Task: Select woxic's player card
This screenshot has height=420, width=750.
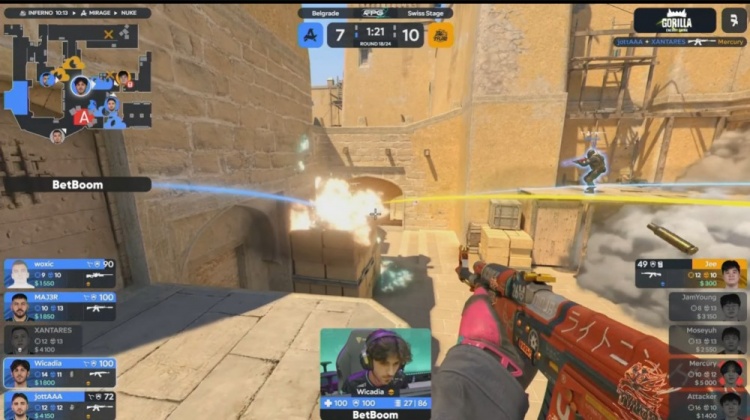Action: point(59,274)
